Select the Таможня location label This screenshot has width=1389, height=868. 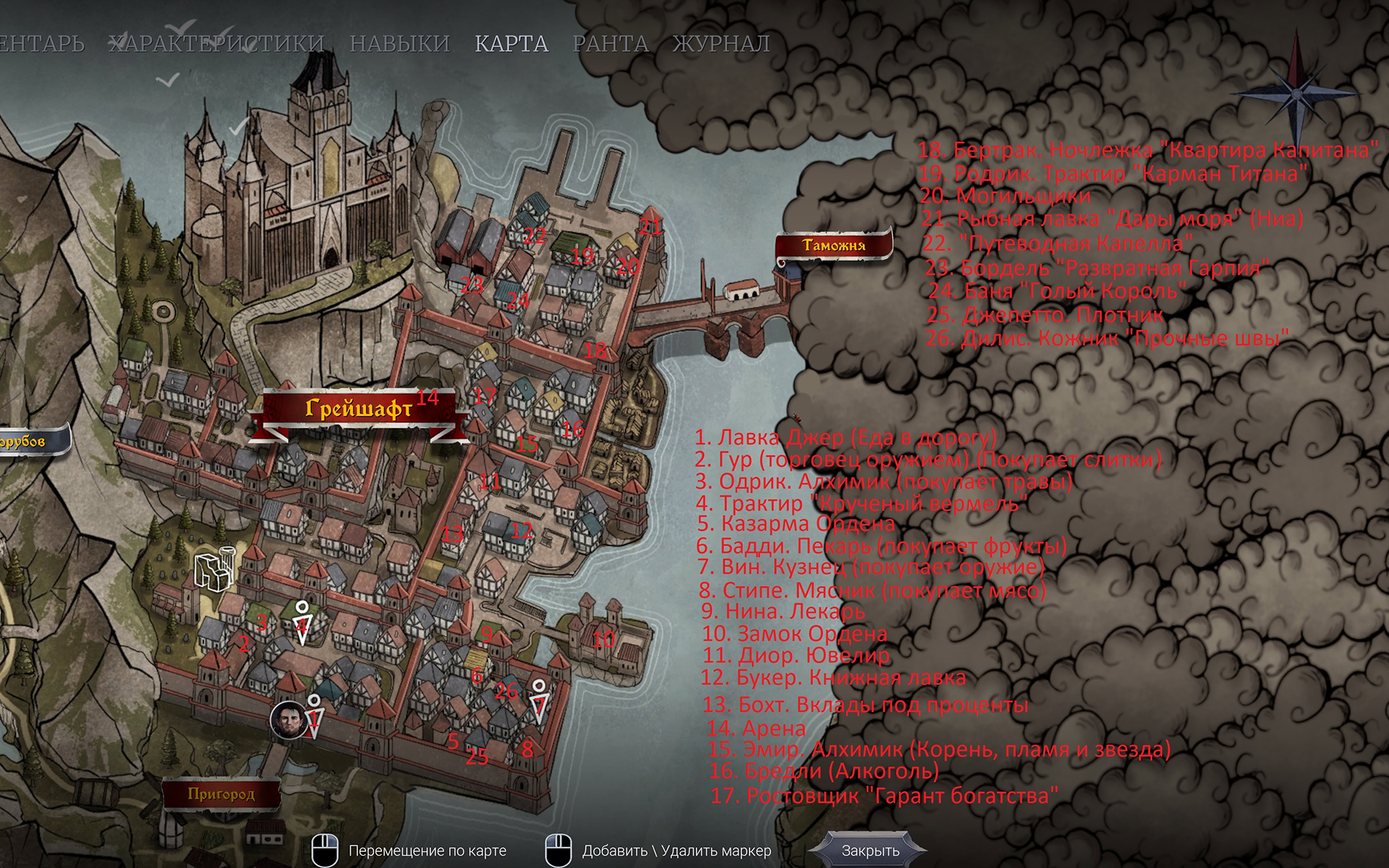(x=833, y=246)
